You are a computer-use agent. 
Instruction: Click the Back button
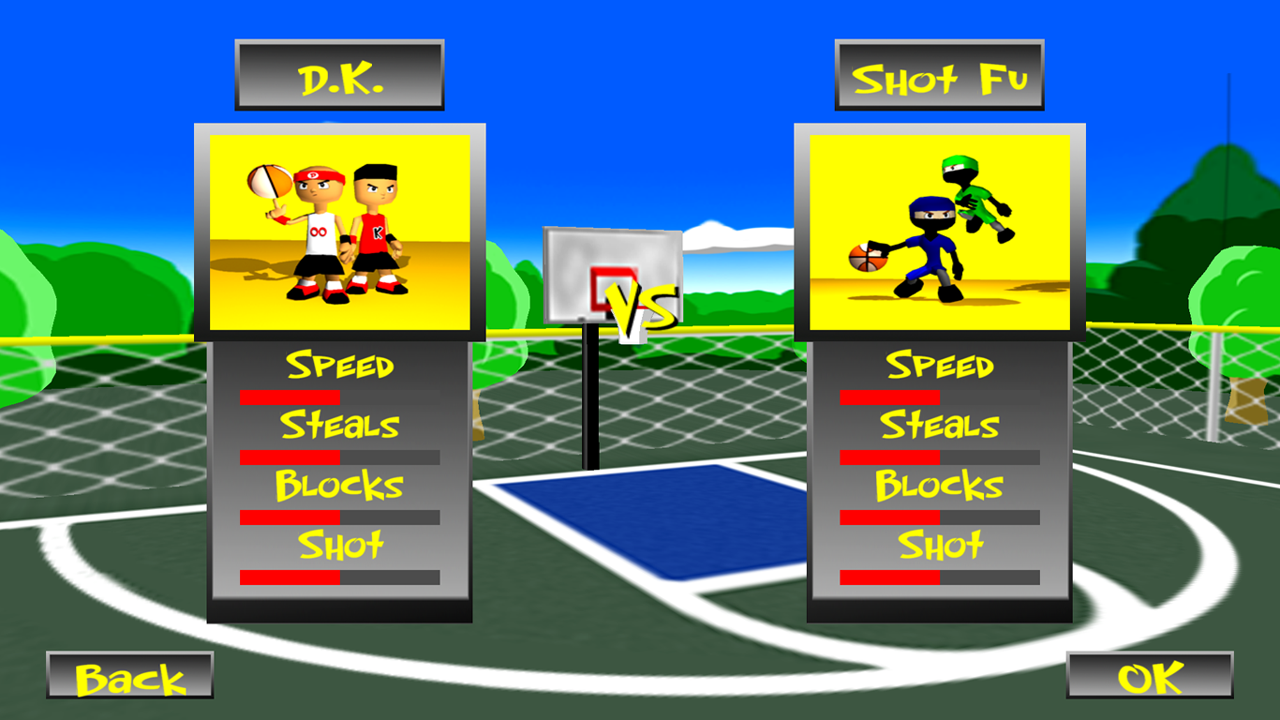point(128,676)
